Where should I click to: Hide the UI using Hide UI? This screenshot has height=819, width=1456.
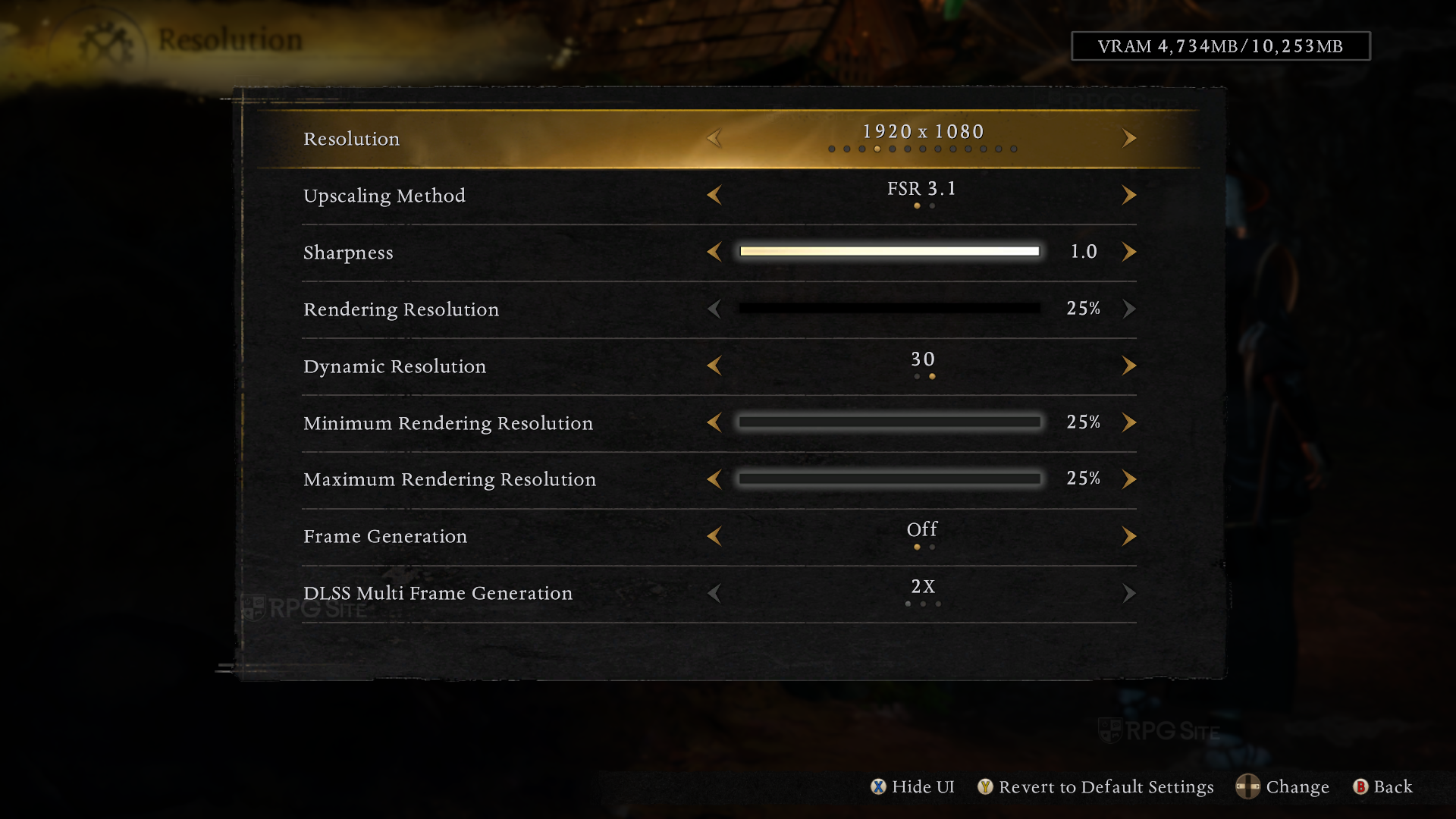pos(913,787)
